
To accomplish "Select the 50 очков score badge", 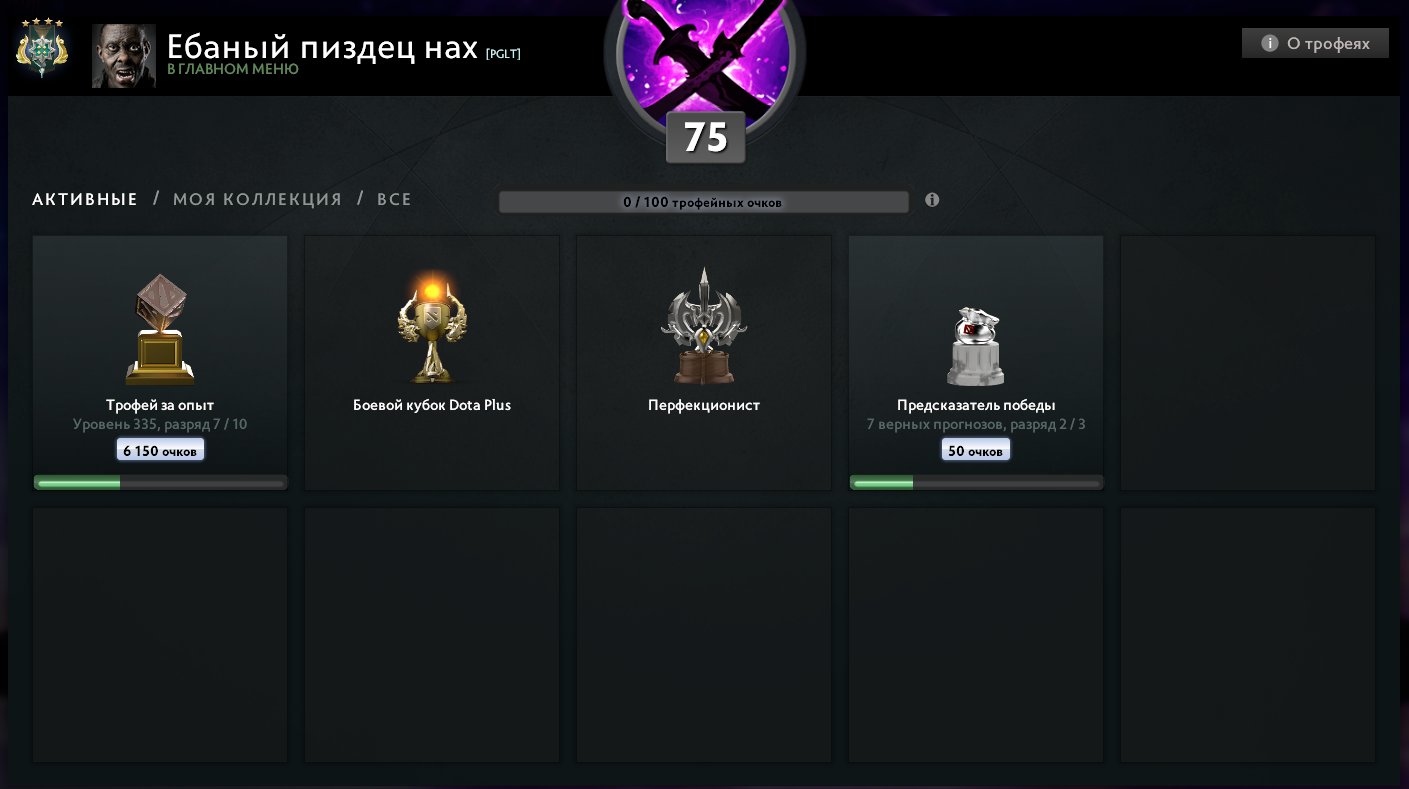I will point(975,450).
